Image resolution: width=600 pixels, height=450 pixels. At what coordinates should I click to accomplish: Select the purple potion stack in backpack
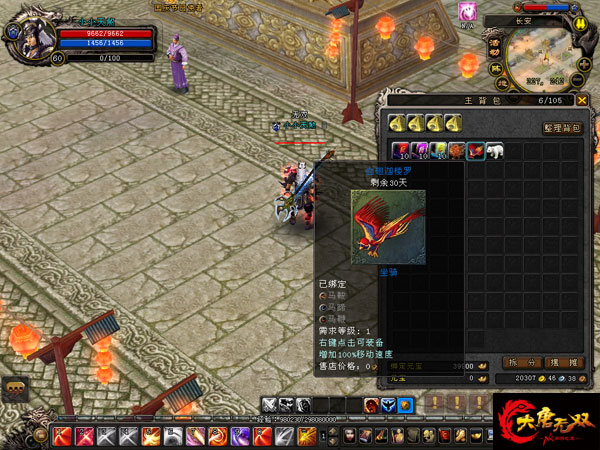tap(418, 150)
